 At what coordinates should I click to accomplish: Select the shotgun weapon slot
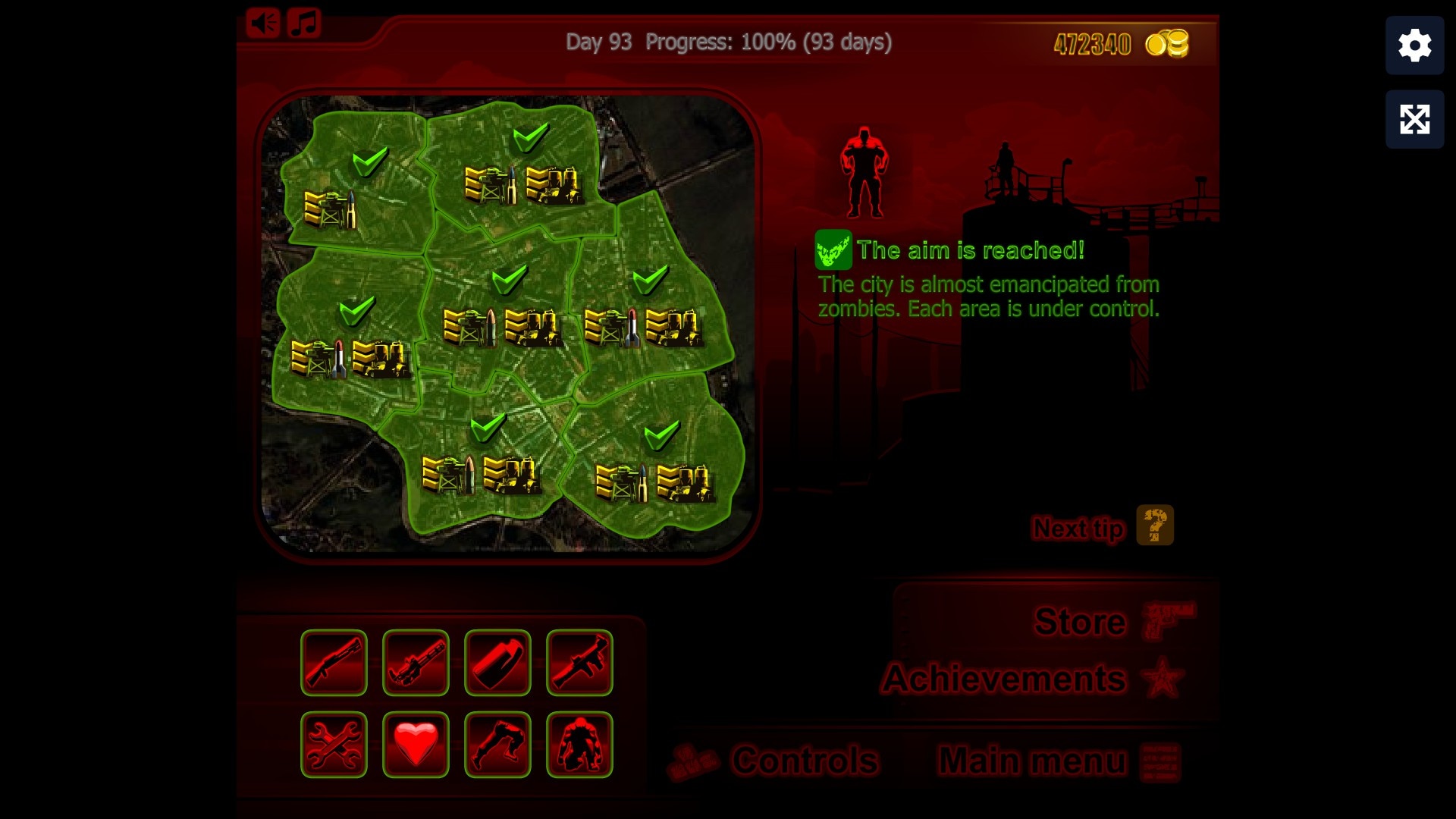(x=334, y=663)
